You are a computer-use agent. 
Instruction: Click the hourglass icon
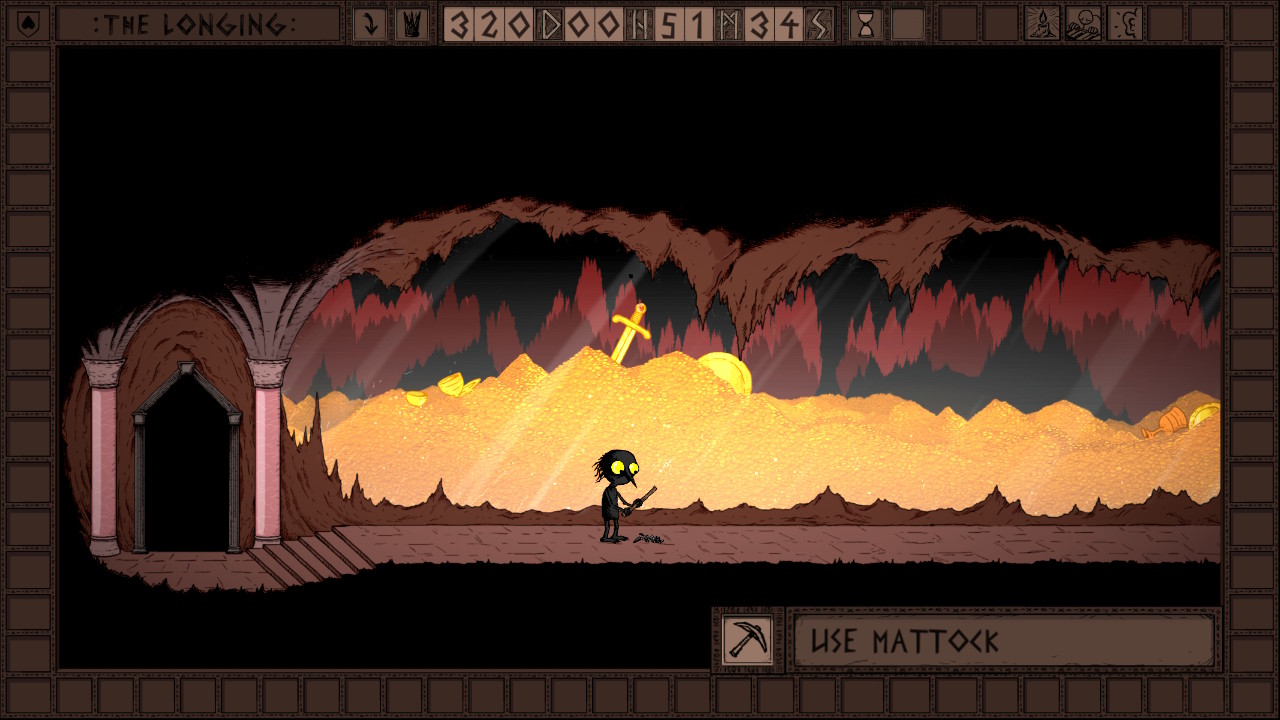pyautogui.click(x=866, y=24)
